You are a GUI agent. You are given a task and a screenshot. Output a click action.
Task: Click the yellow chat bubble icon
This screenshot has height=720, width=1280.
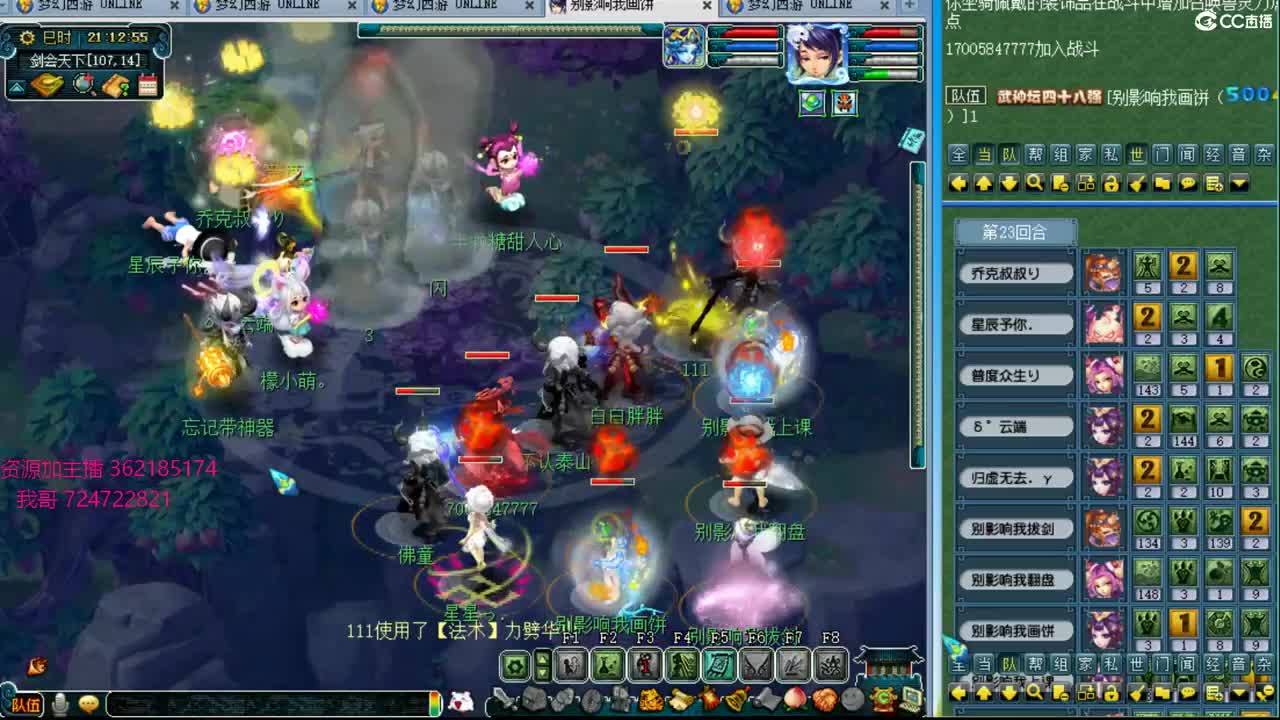1188,183
